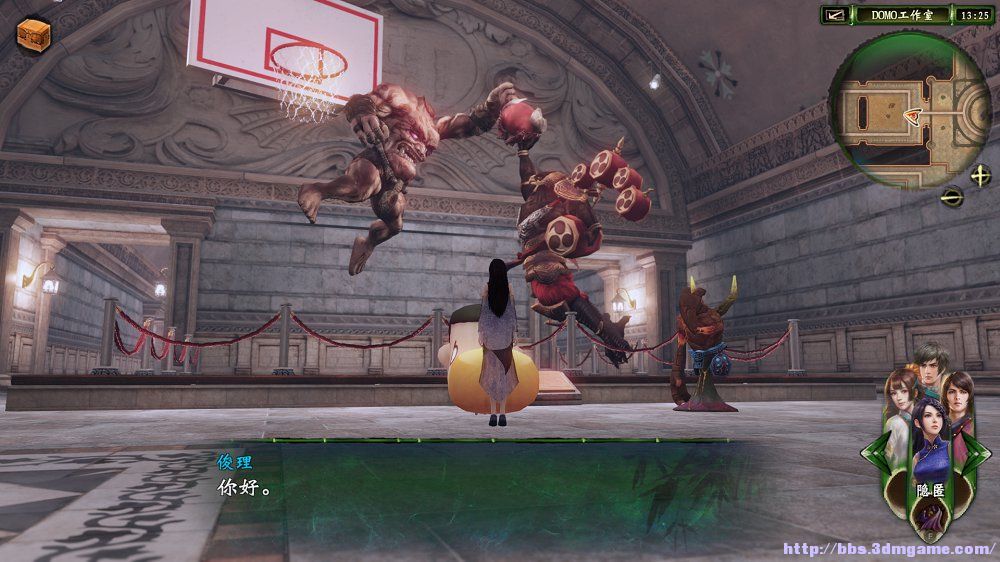The image size is (1000, 562).
Task: Zoom in the minimap with plus button
Action: click(979, 174)
